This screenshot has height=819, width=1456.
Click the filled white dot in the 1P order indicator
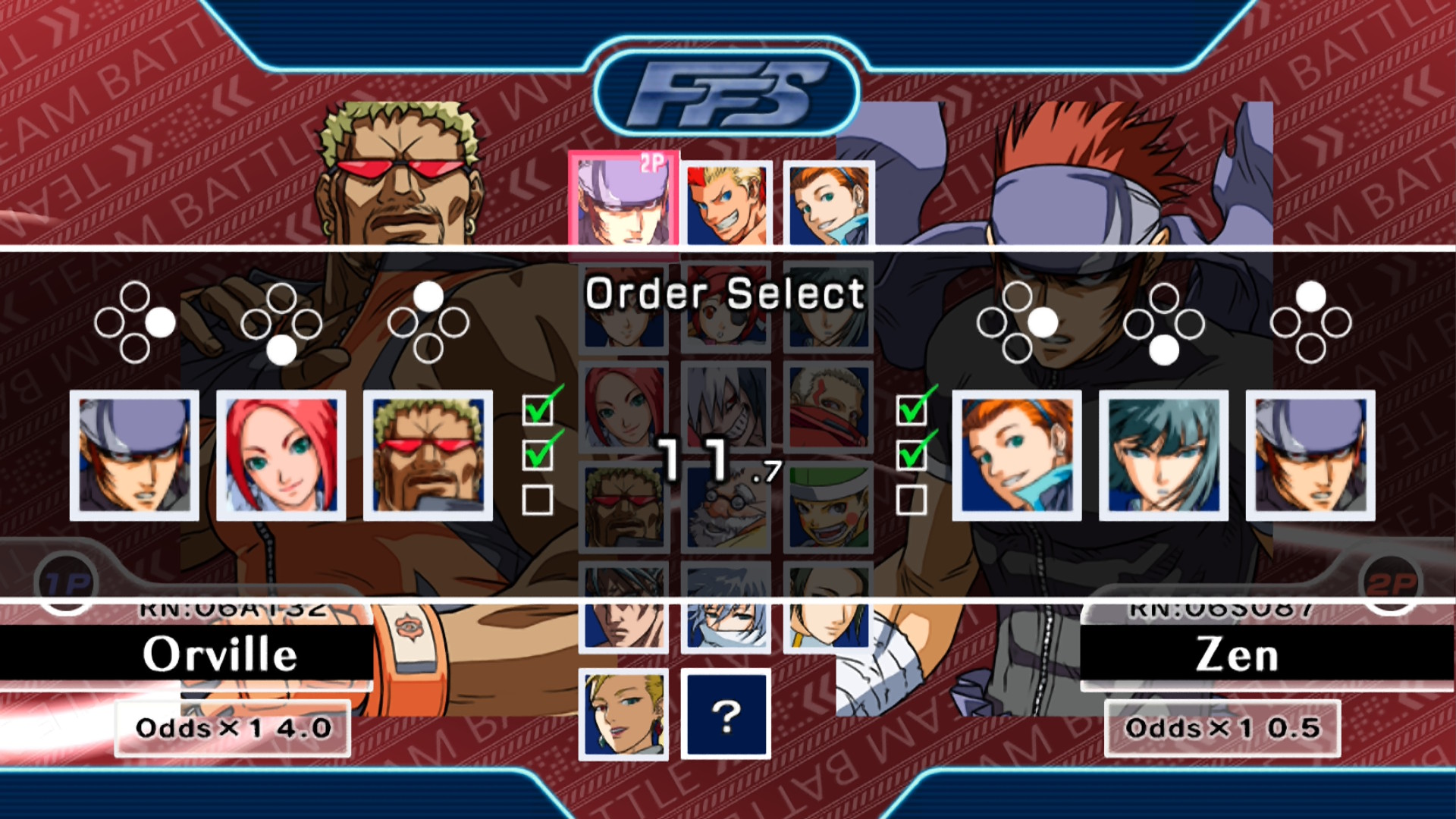(159, 321)
